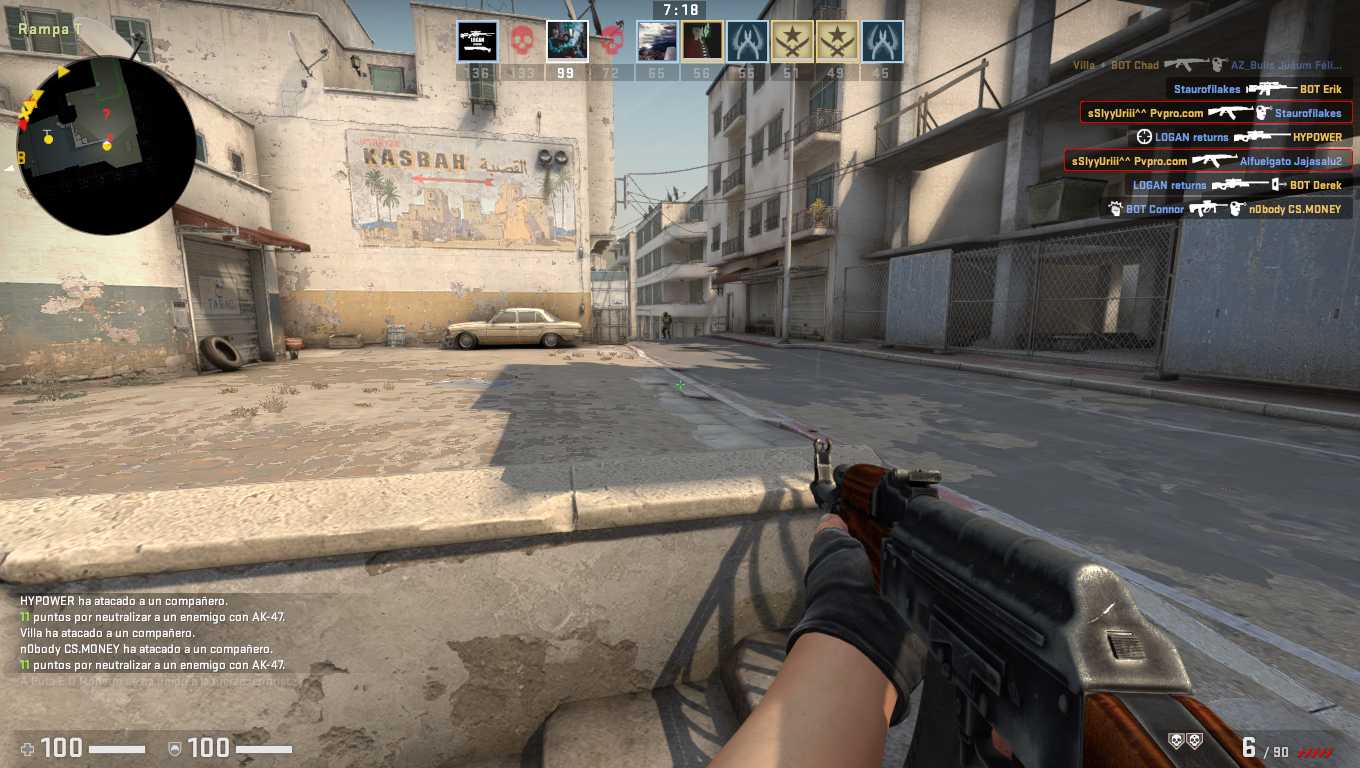Select the blue CT emblem avatar scoring 45
This screenshot has height=768, width=1360.
coord(882,42)
